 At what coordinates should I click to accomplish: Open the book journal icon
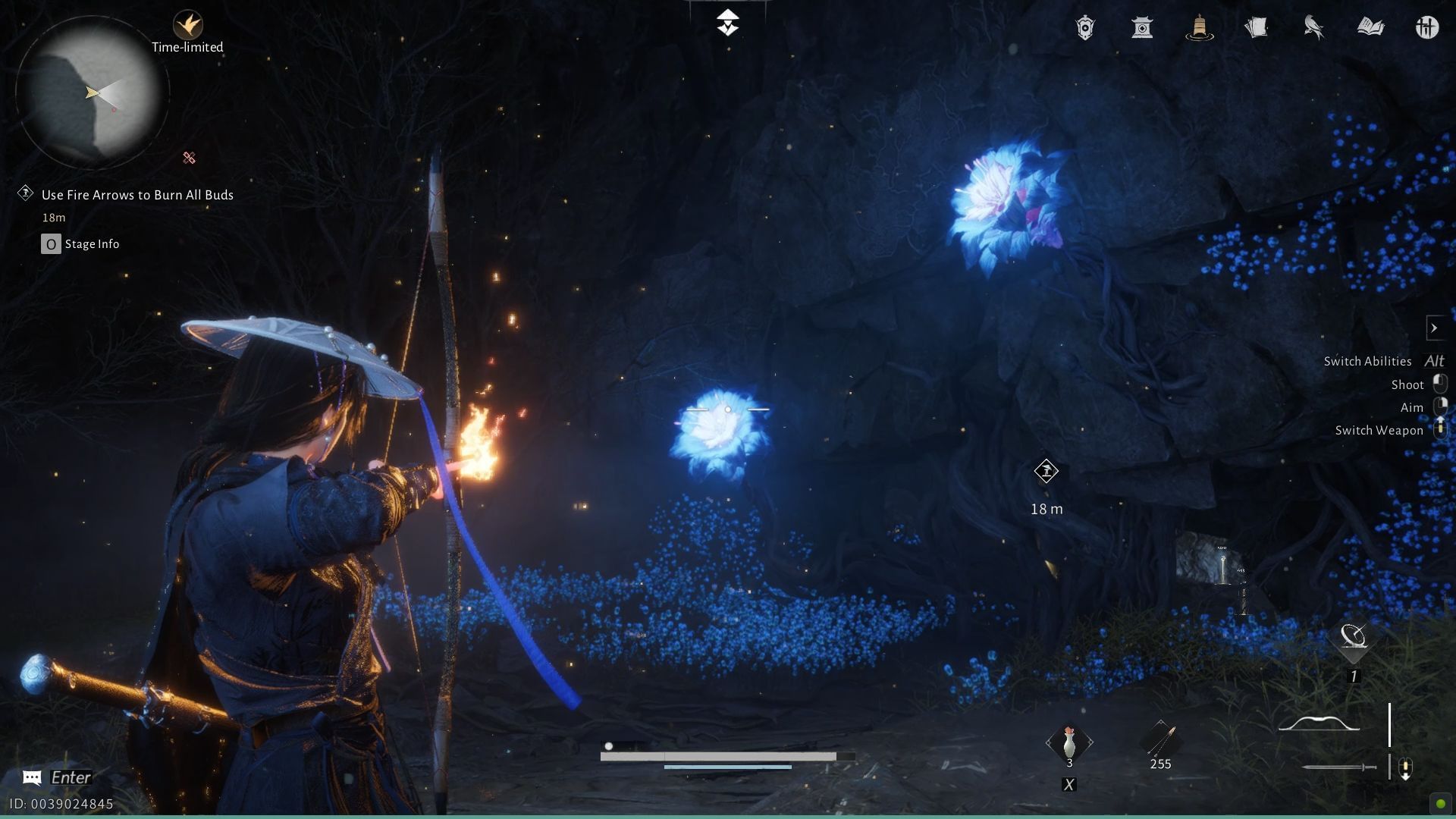tap(1371, 28)
